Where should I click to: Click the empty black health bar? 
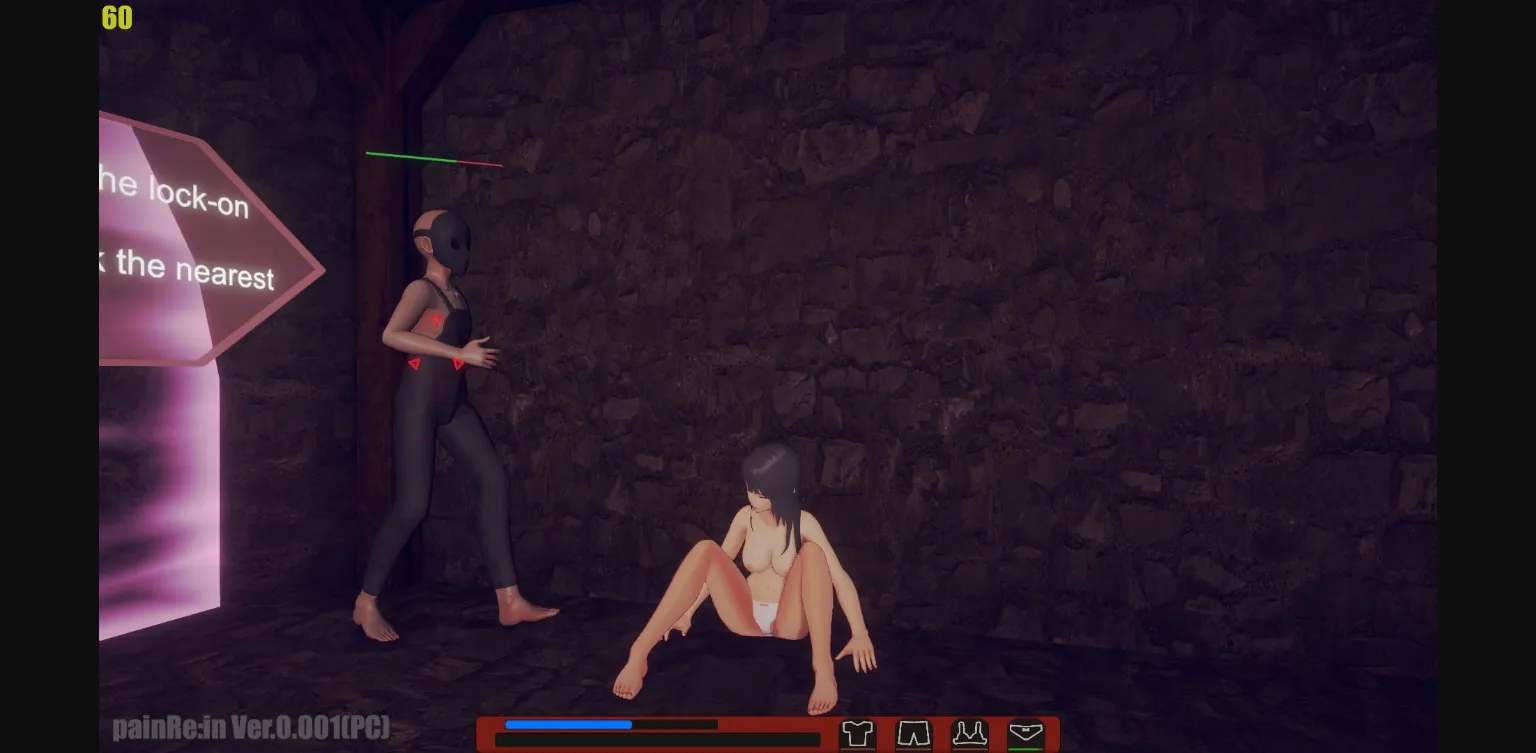pyautogui.click(x=657, y=740)
